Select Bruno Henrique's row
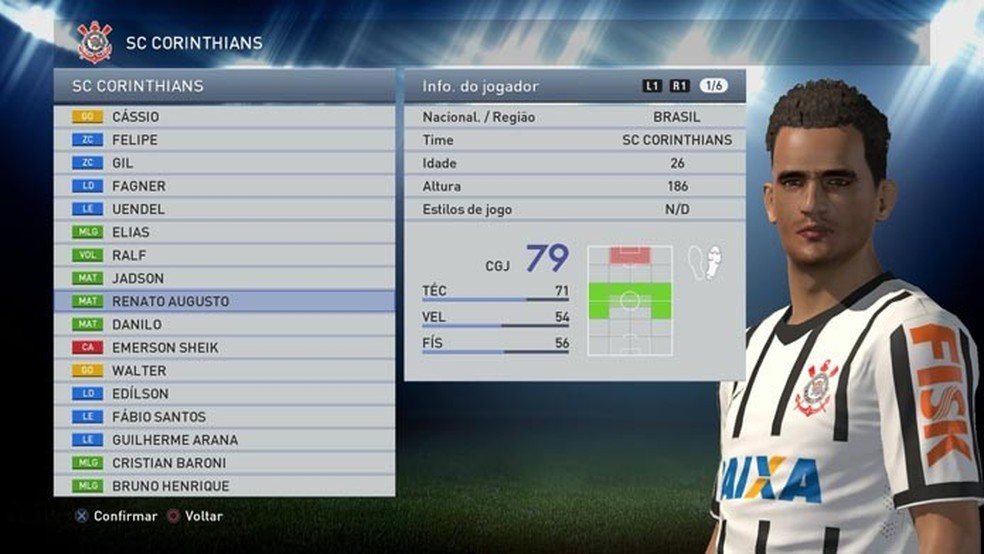Image resolution: width=984 pixels, height=554 pixels. (224, 486)
